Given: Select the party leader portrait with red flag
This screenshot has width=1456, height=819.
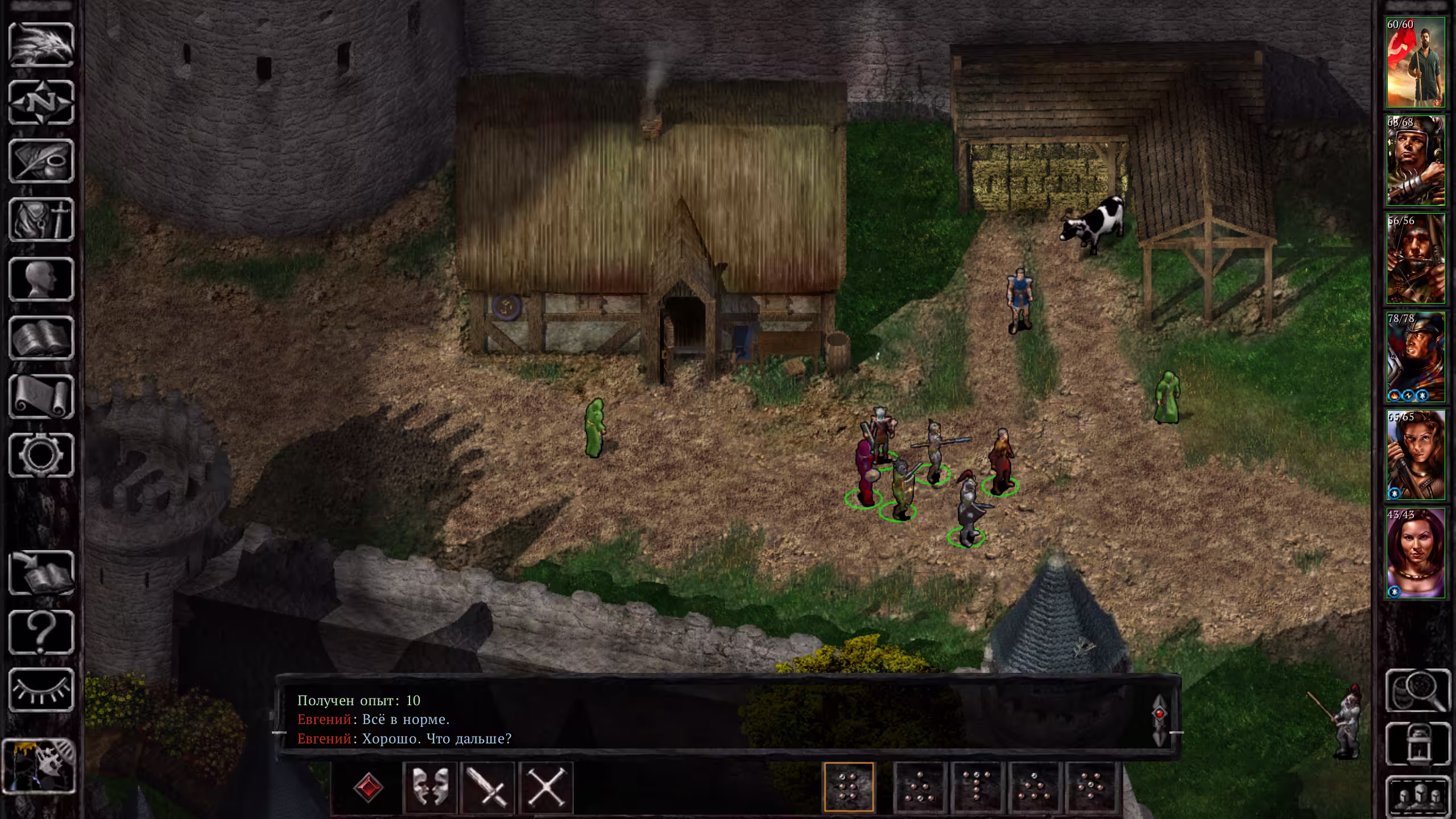Looking at the screenshot, I should tap(1415, 63).
